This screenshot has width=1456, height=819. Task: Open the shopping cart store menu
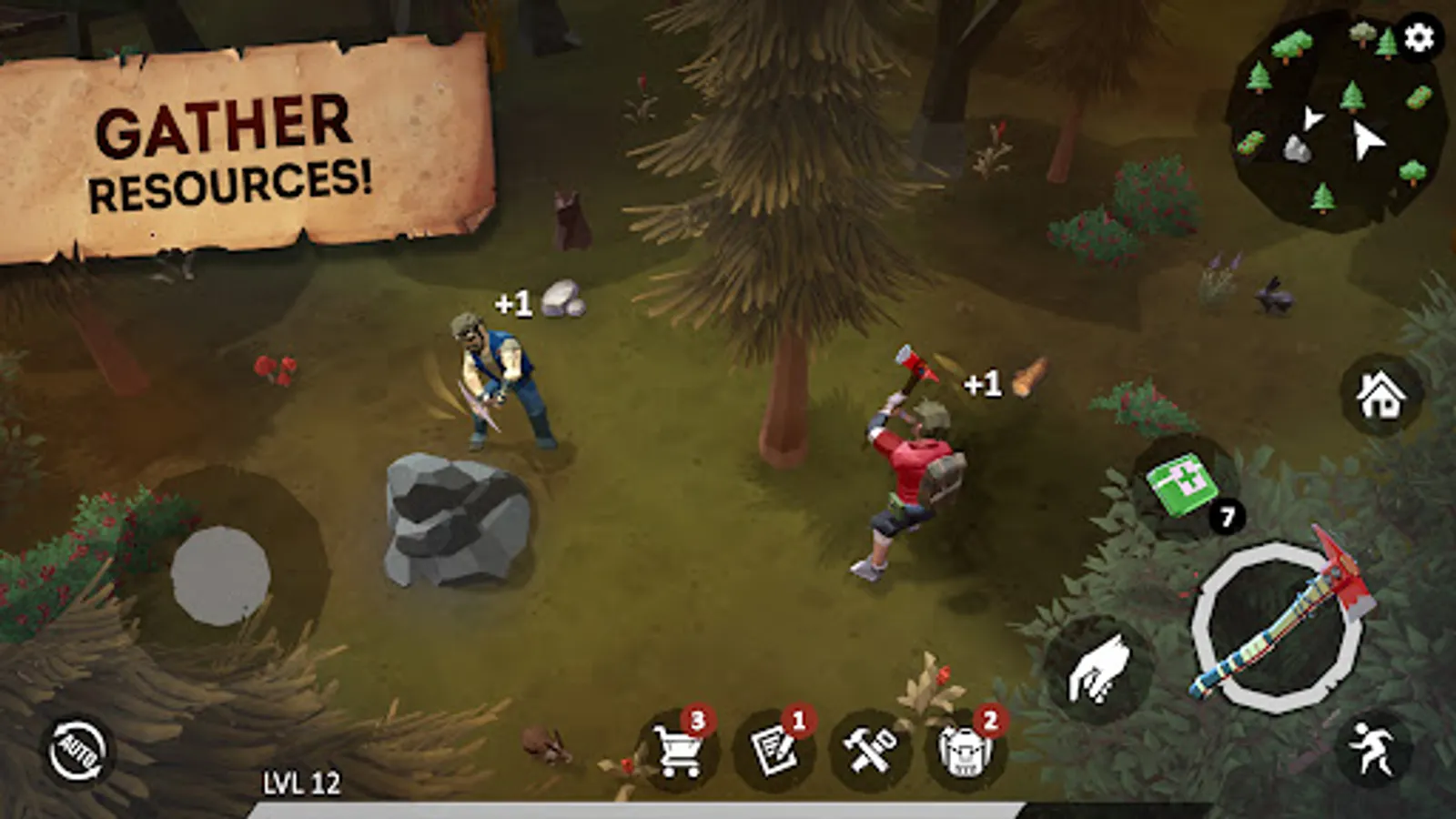[679, 749]
